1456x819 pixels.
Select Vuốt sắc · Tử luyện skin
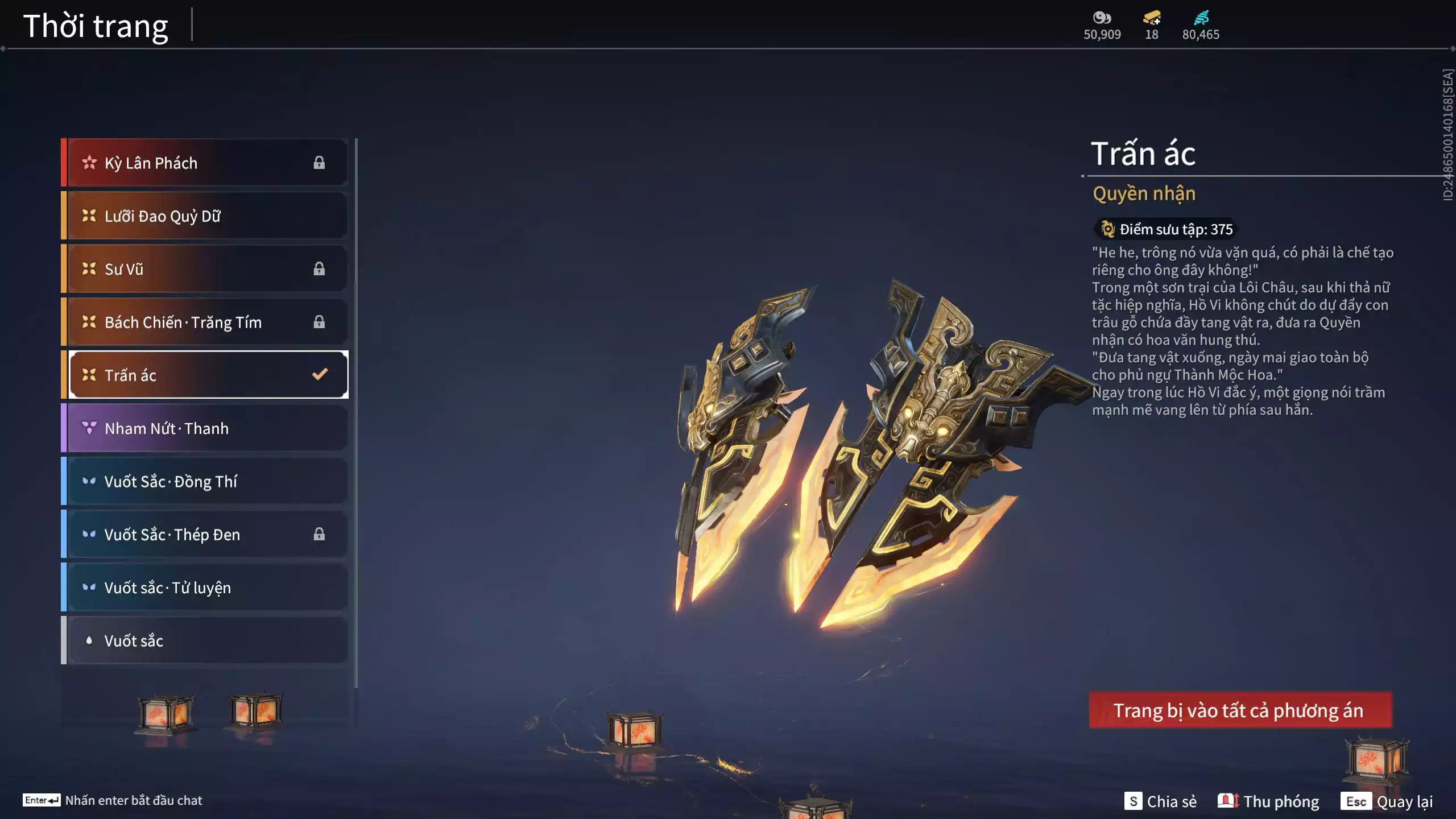coord(205,588)
